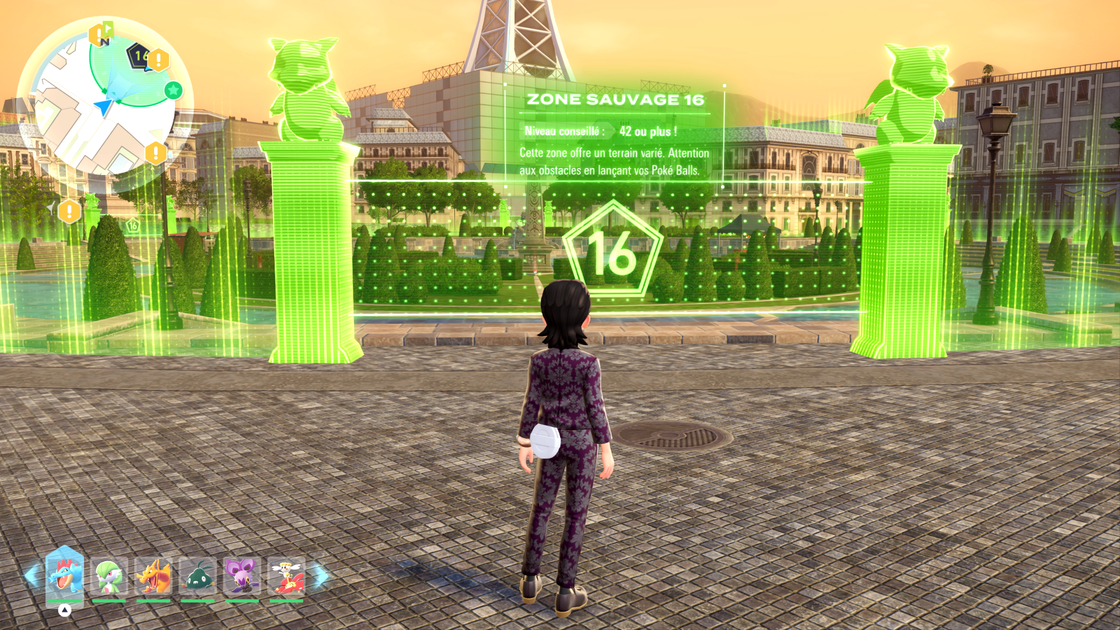Viewport: 1120px width, 630px height.
Task: Switch to Charizard in the party bar
Action: 153,577
